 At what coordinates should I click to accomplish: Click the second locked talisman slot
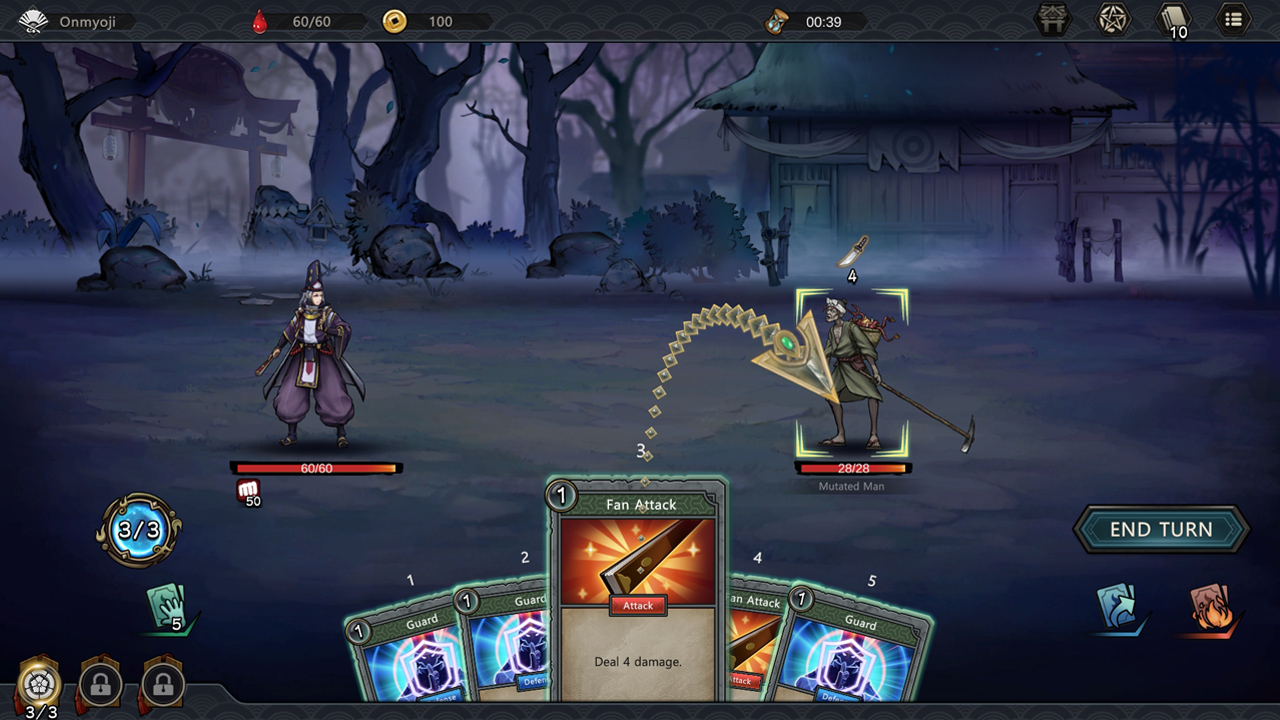coord(162,685)
